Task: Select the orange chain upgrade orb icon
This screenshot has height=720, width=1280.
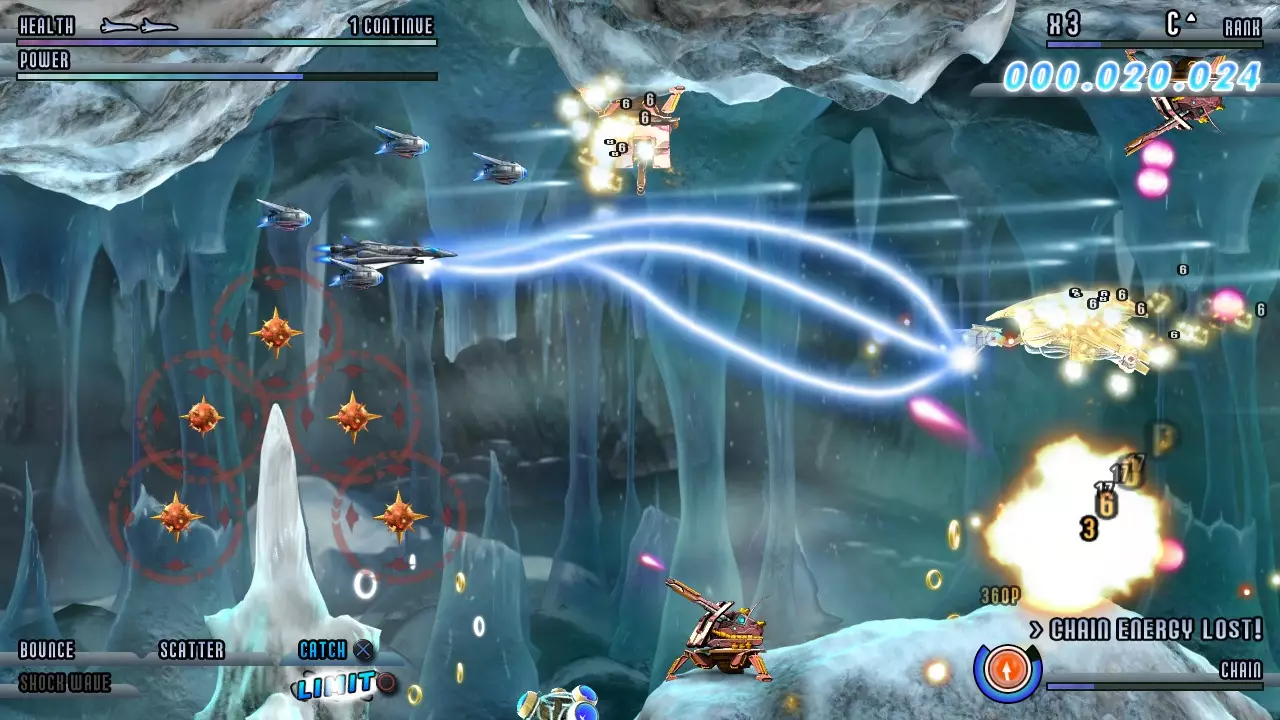Action: [1009, 670]
